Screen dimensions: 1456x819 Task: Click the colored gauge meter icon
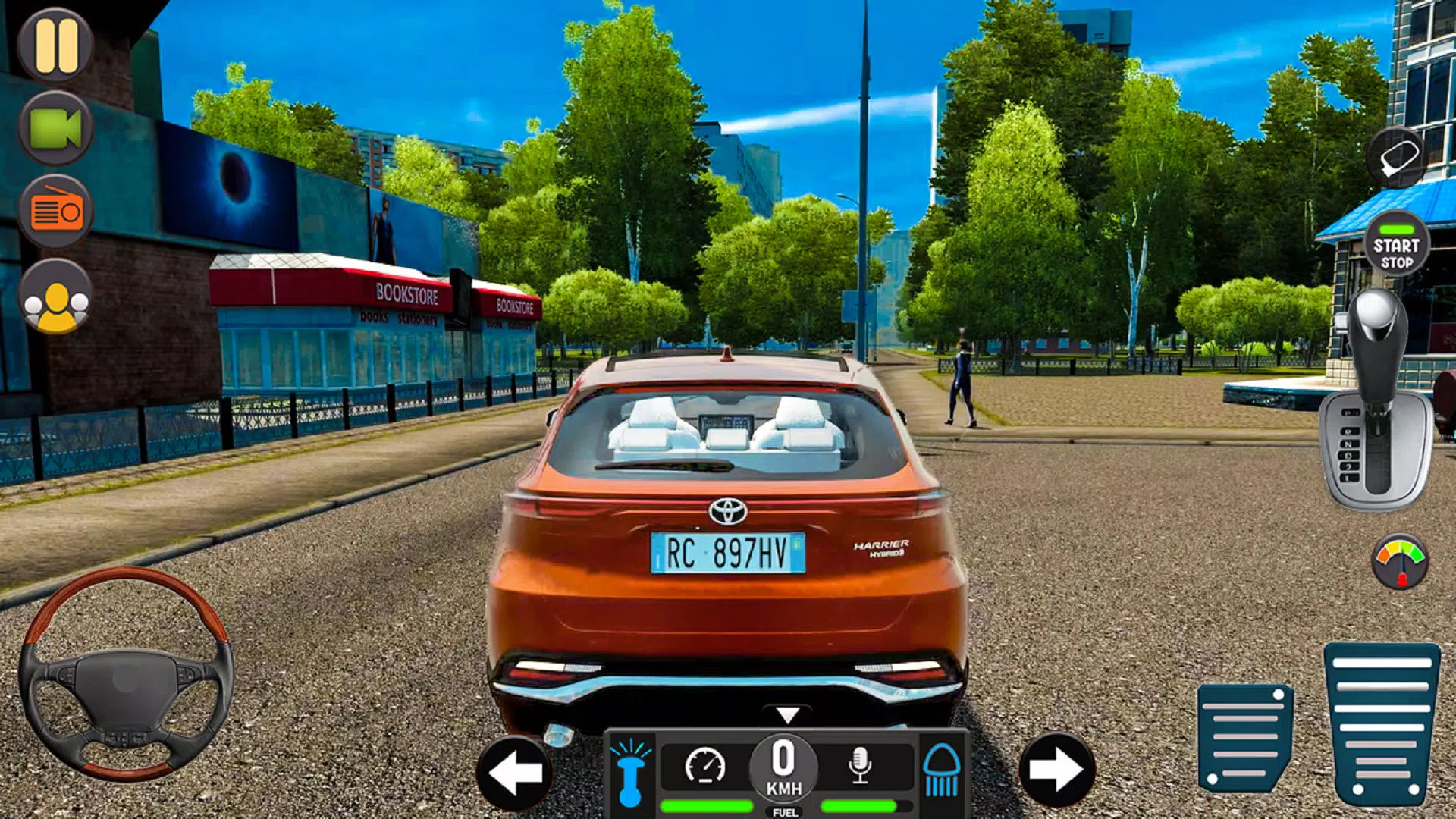(1400, 563)
